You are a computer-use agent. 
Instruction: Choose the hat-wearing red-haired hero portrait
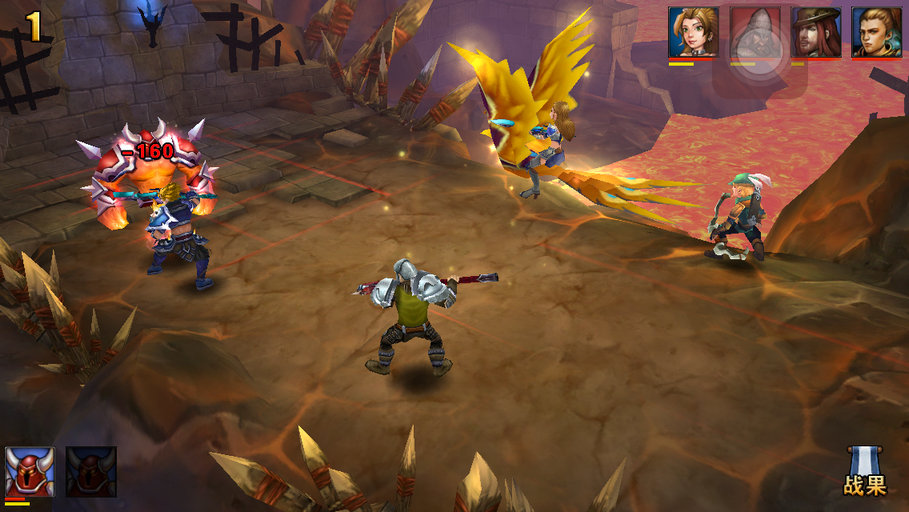tap(816, 32)
